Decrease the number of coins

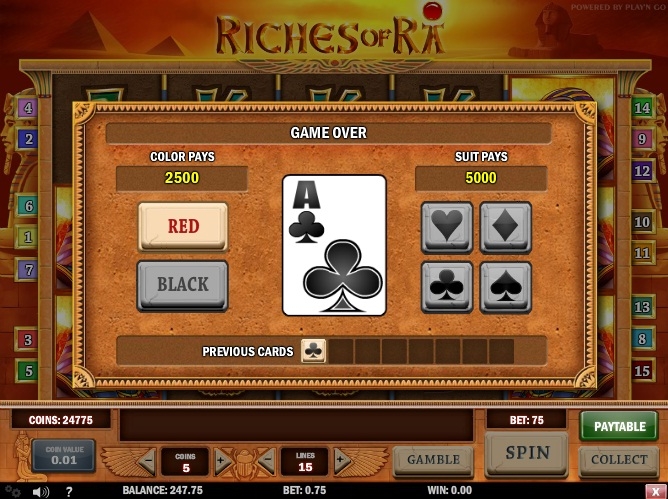coord(147,462)
